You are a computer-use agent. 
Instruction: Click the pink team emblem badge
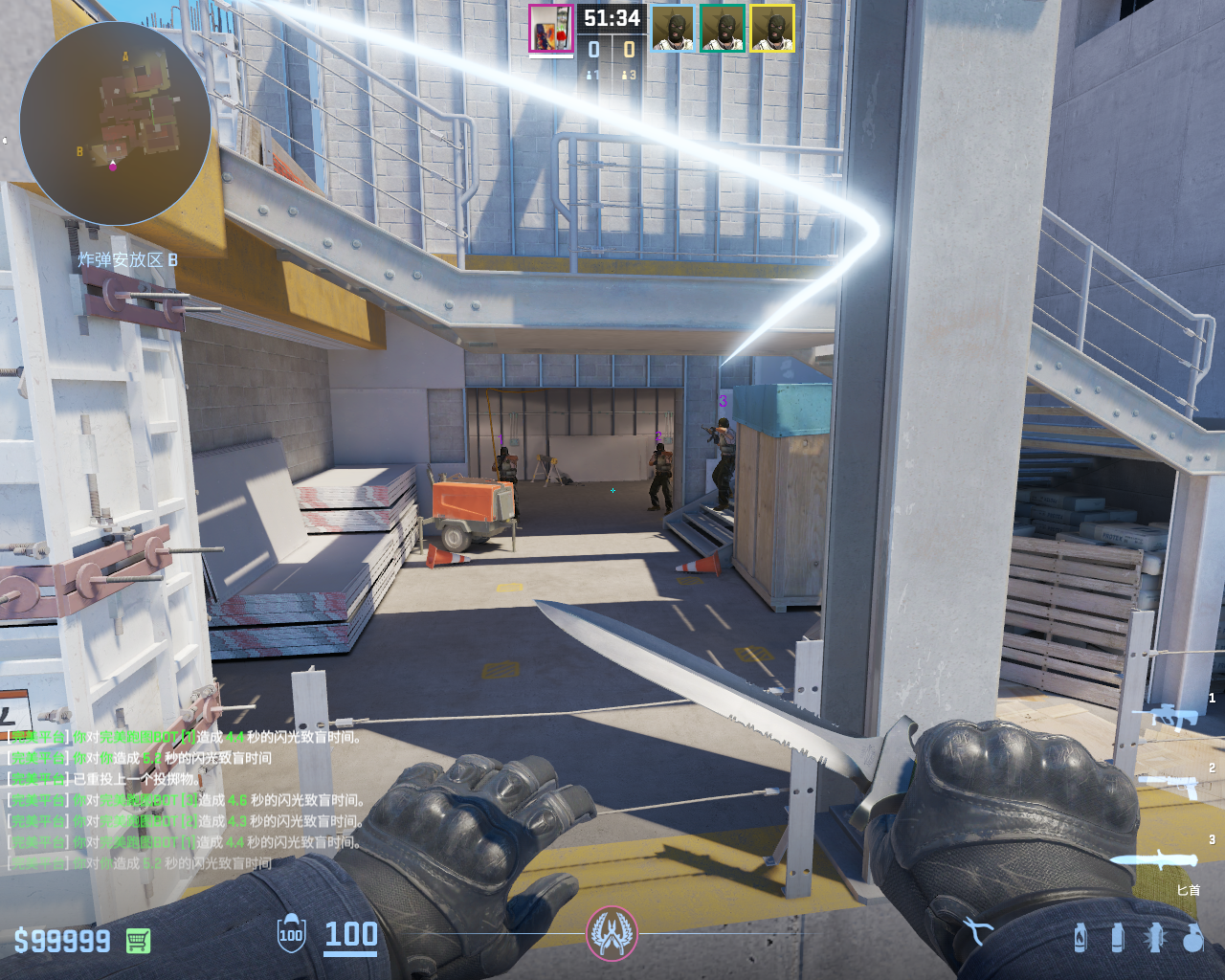612,933
